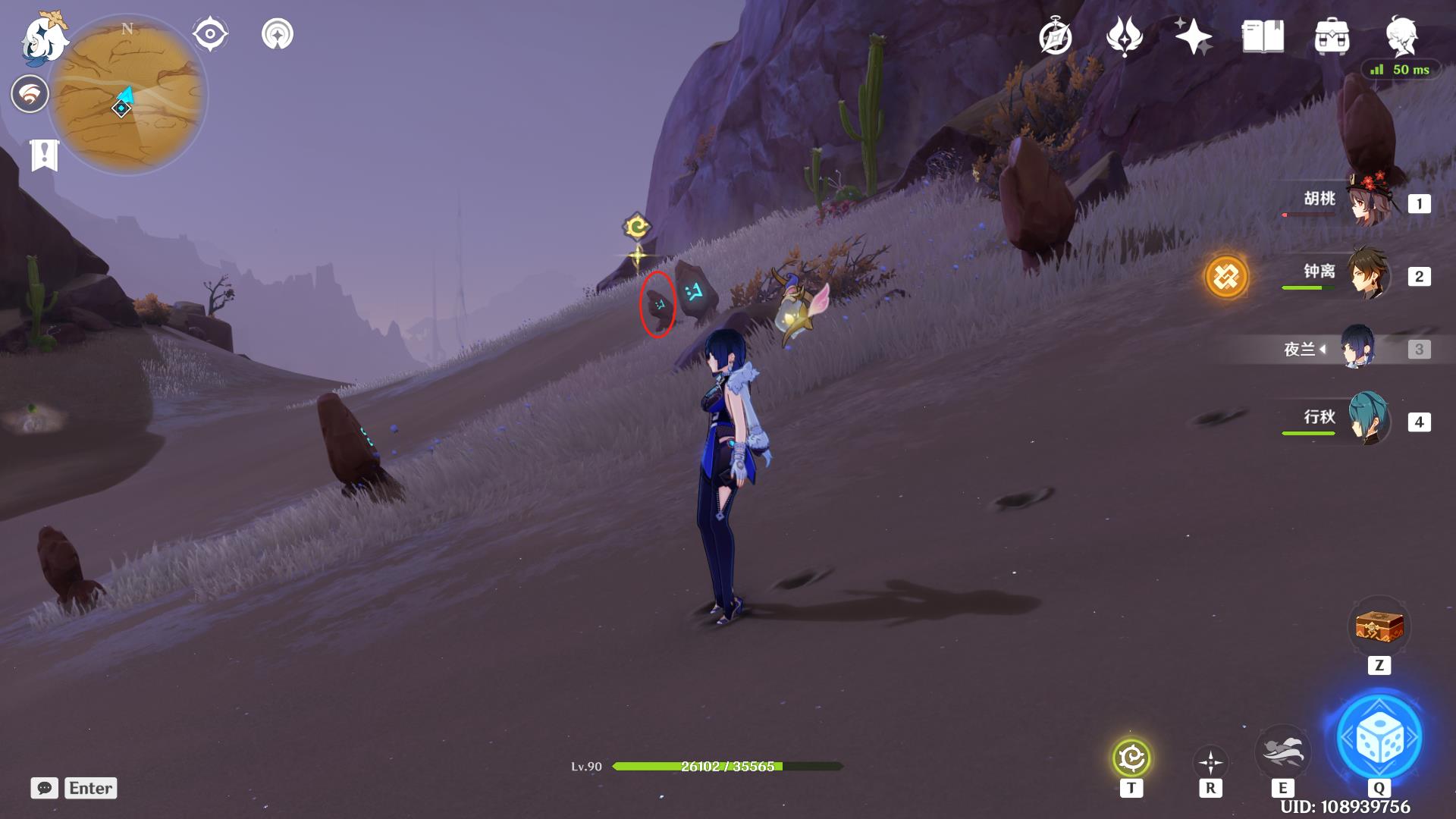Open the Archive book icon
Image resolution: width=1456 pixels, height=819 pixels.
coord(1263,37)
